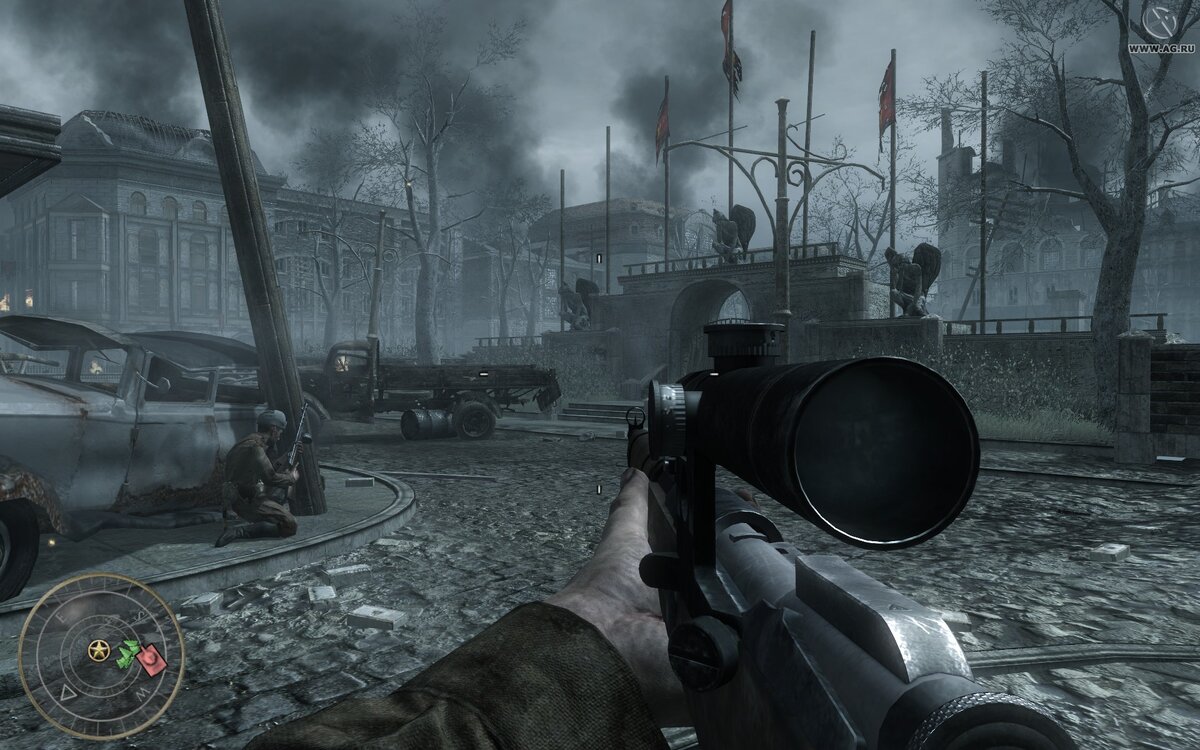Click the circular compass minimap
The width and height of the screenshot is (1200, 750).
(101, 656)
